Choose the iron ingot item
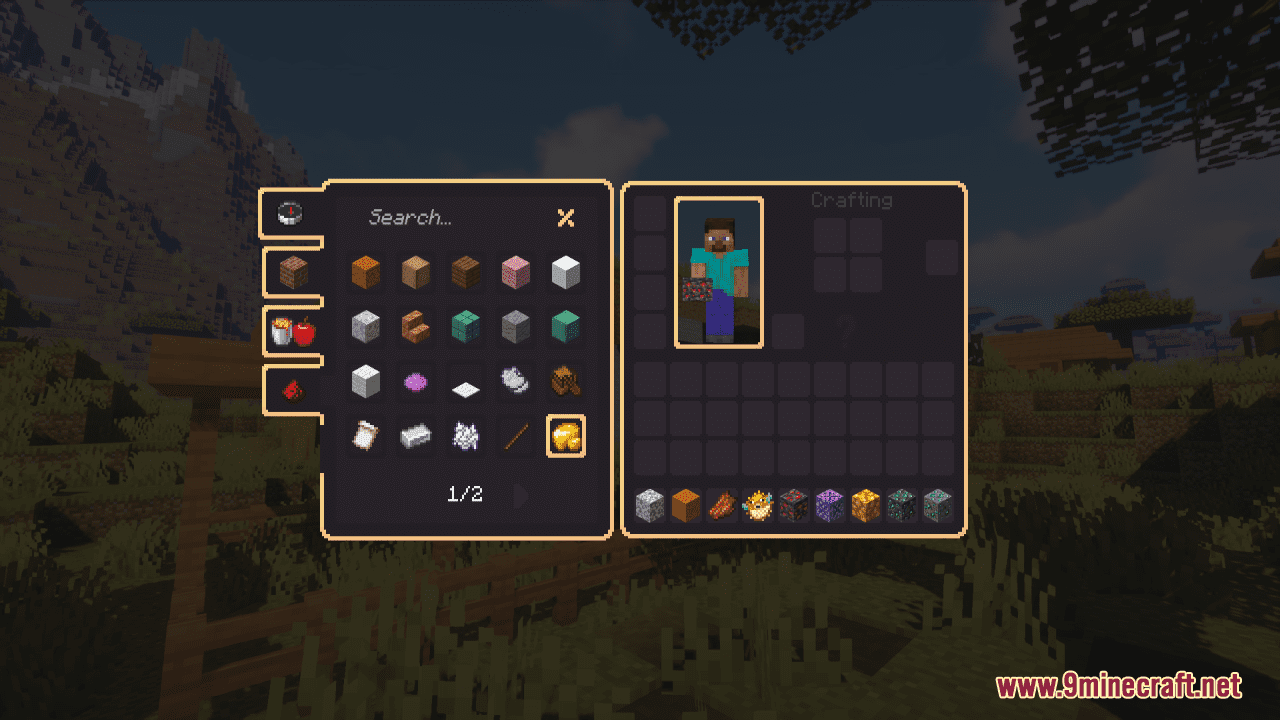The height and width of the screenshot is (720, 1280). pyautogui.click(x=415, y=435)
